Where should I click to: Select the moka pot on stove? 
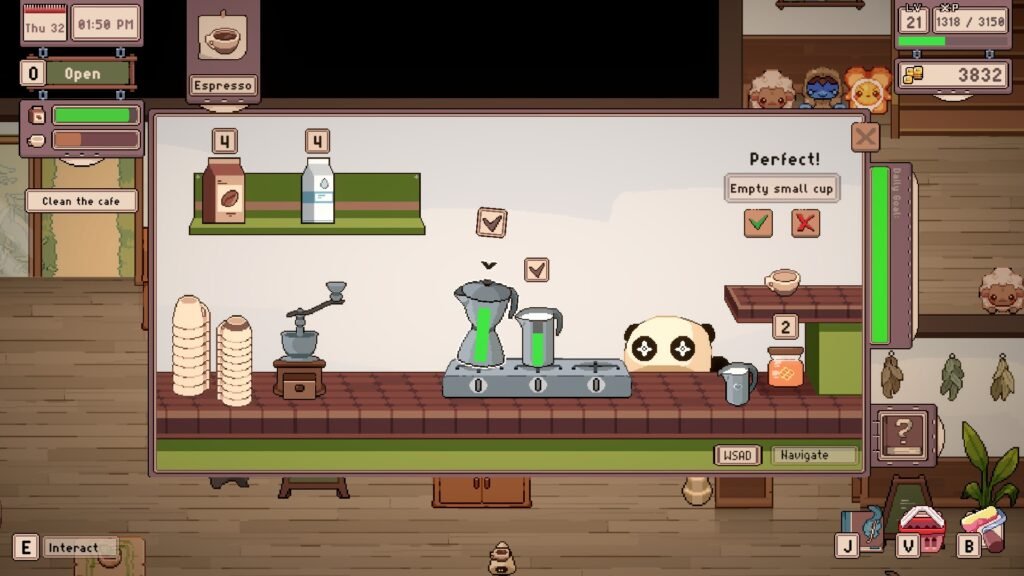pyautogui.click(x=484, y=323)
